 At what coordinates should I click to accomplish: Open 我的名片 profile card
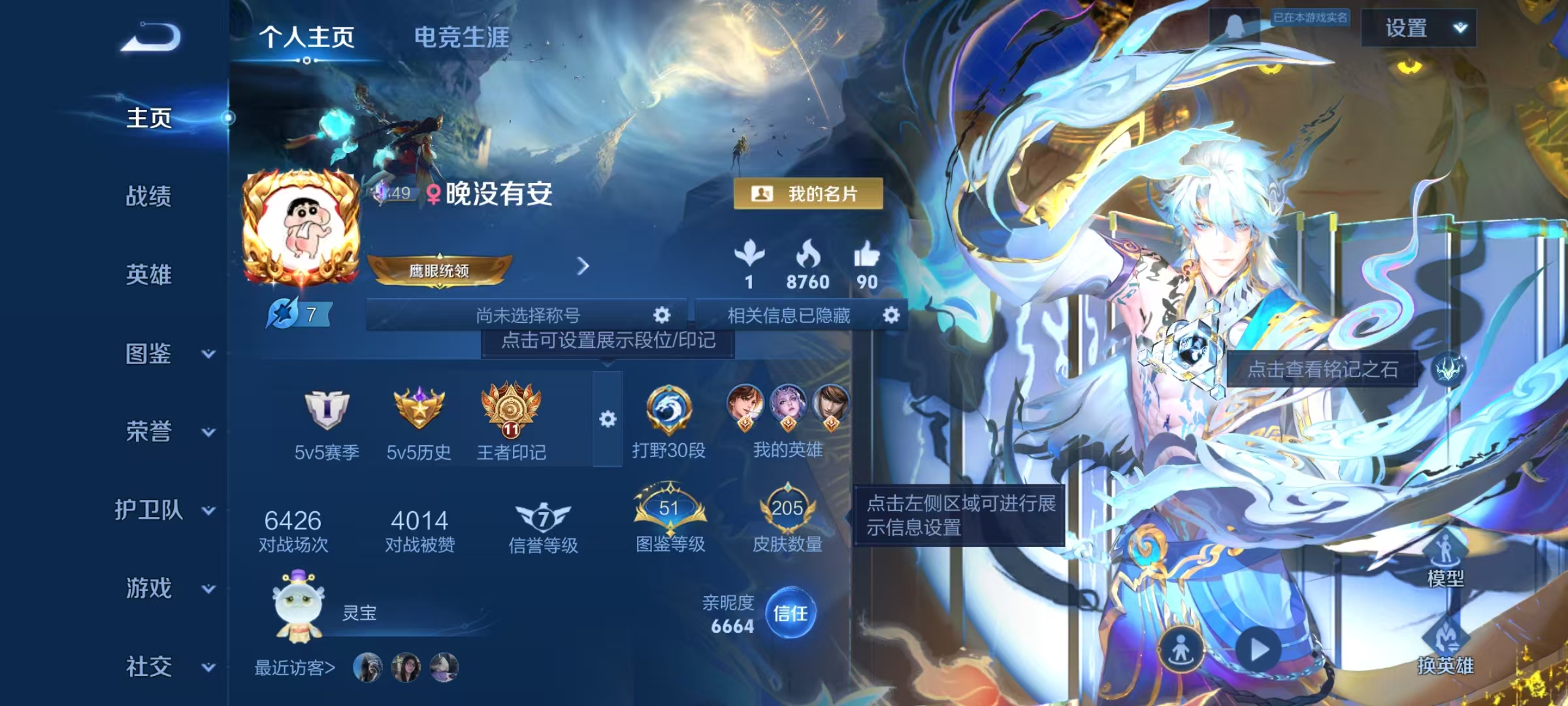pyautogui.click(x=811, y=193)
